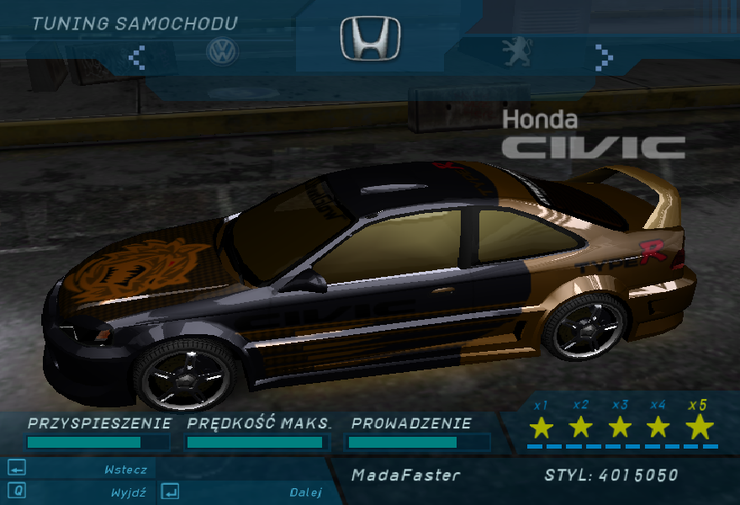Viewport: 740px width, 505px height.
Task: Click the left arrow to previous manufacturer
Action: (x=138, y=56)
